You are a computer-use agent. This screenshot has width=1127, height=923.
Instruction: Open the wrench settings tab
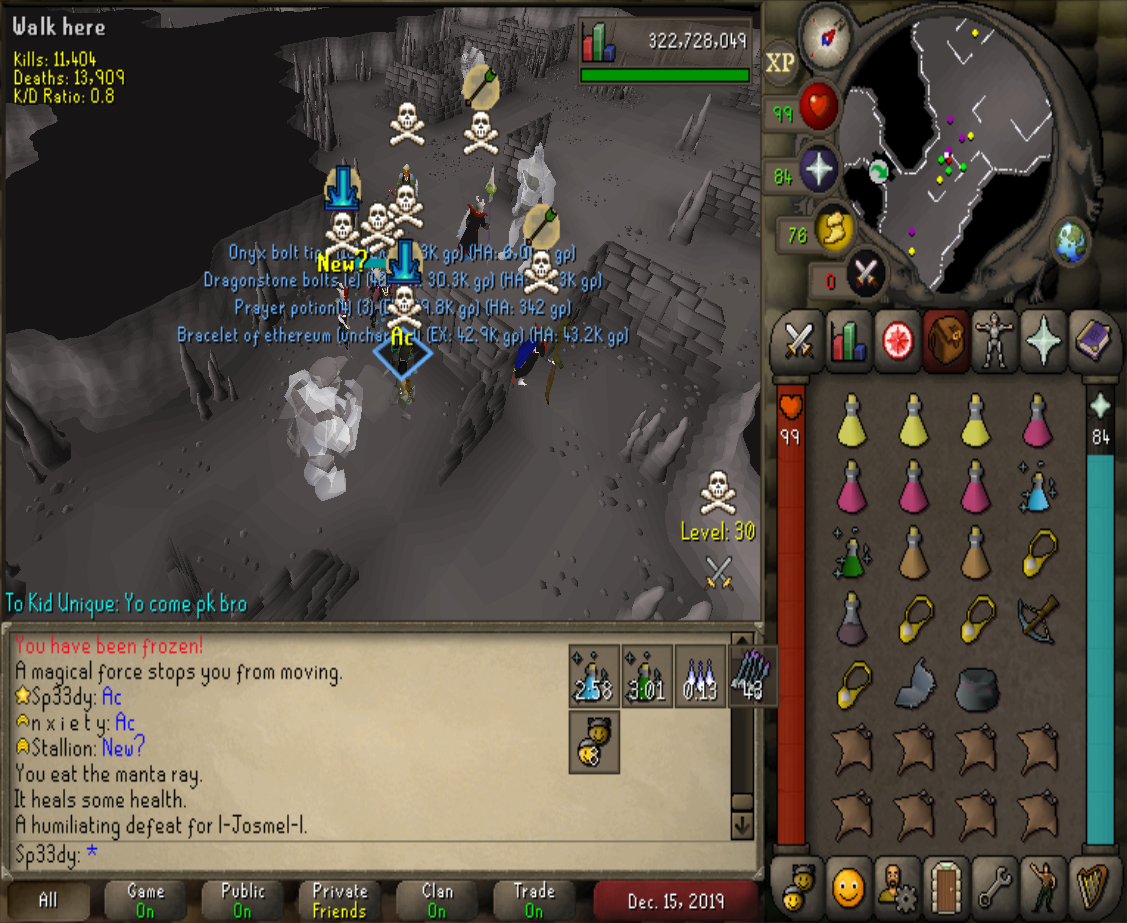click(995, 884)
